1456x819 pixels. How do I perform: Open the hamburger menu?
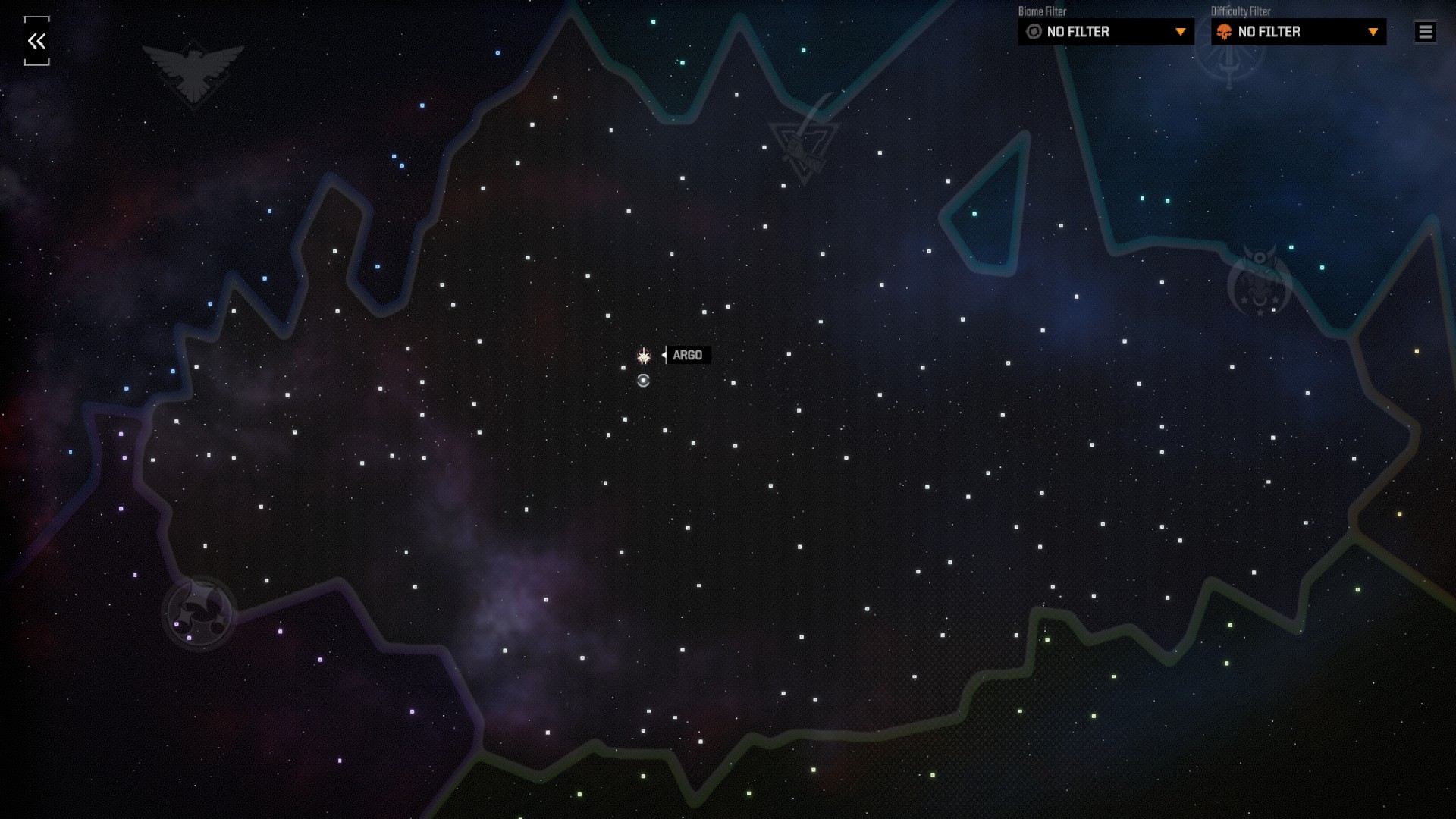(x=1425, y=32)
